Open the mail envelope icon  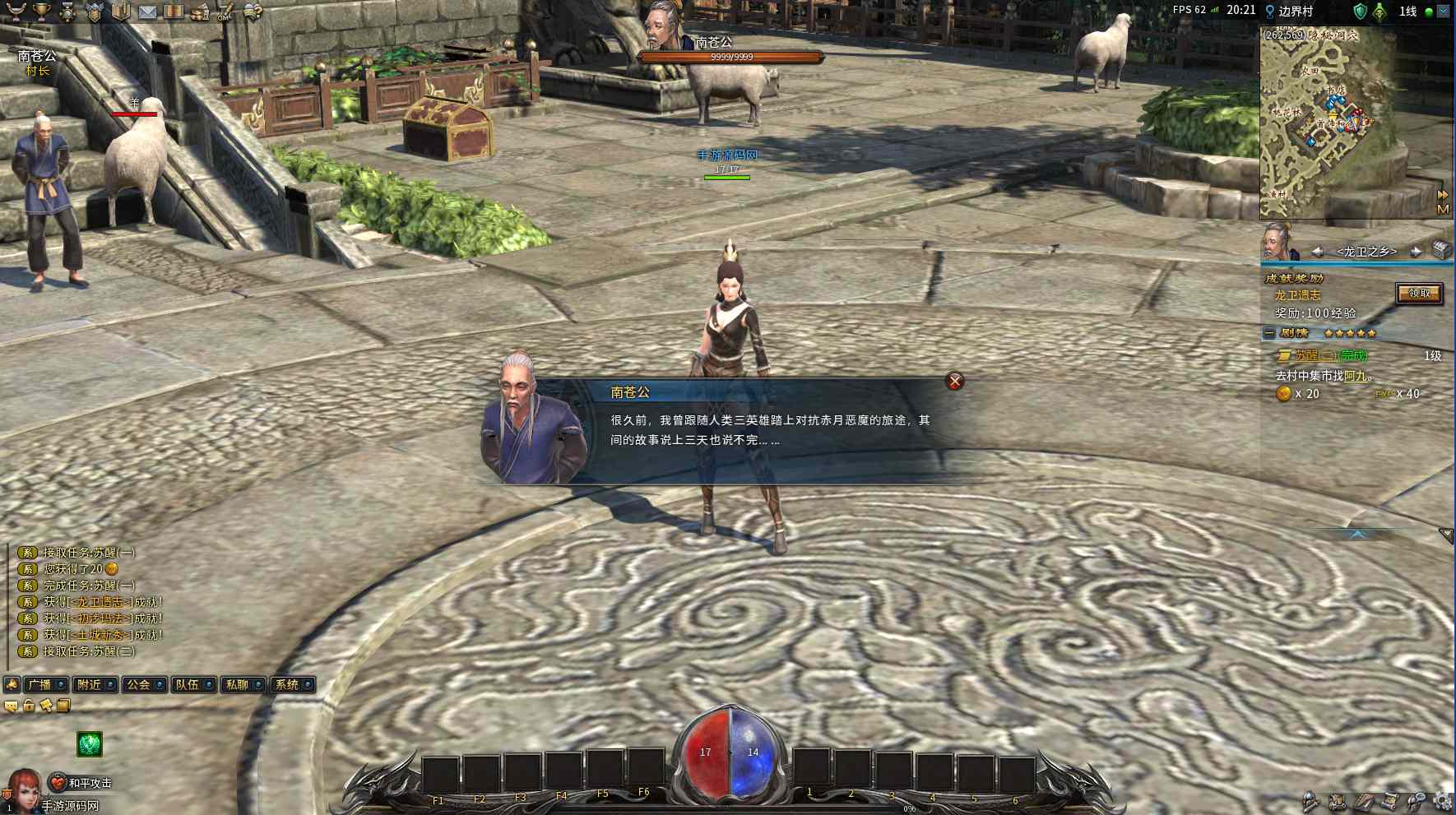tap(147, 12)
